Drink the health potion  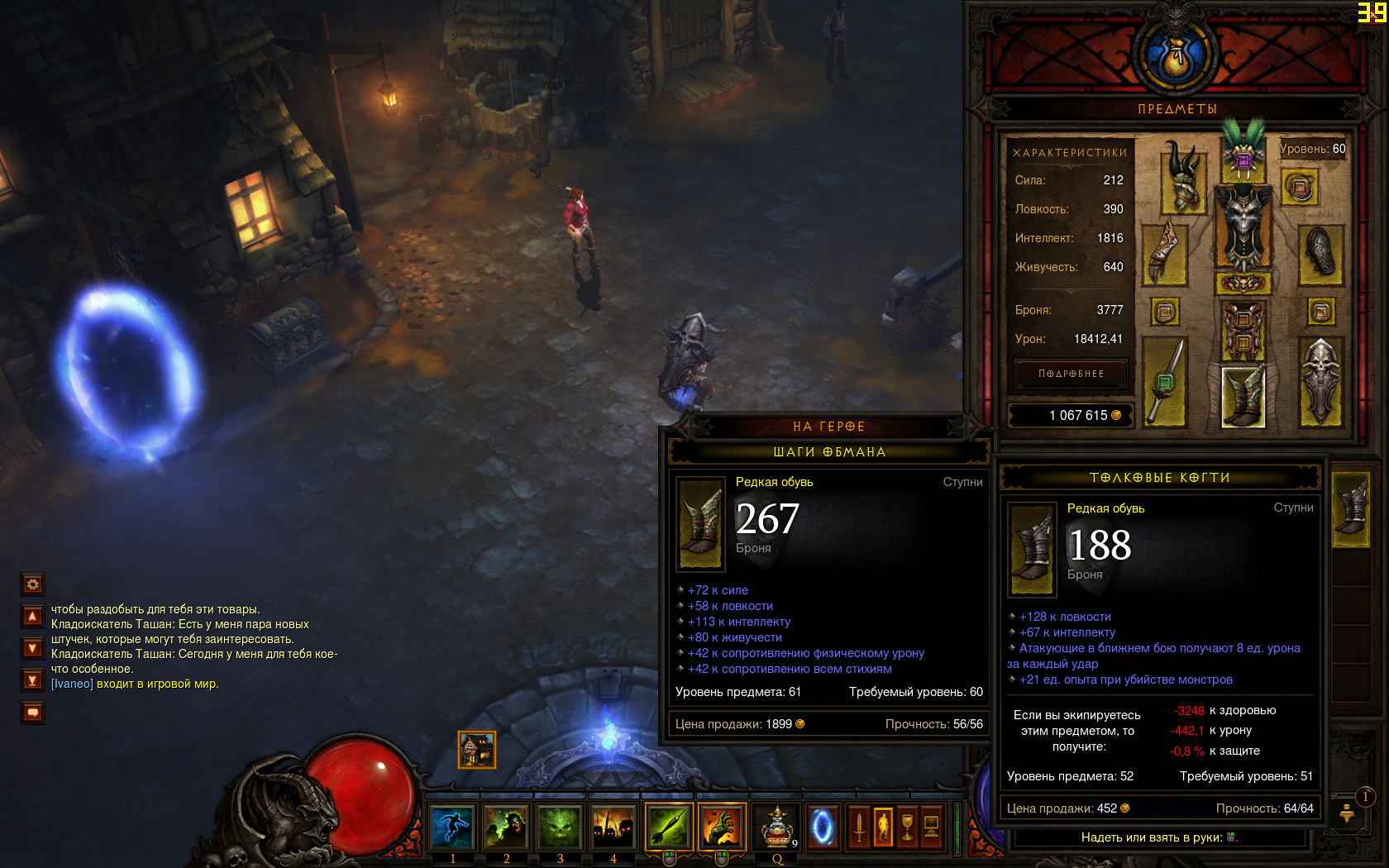pos(777,827)
